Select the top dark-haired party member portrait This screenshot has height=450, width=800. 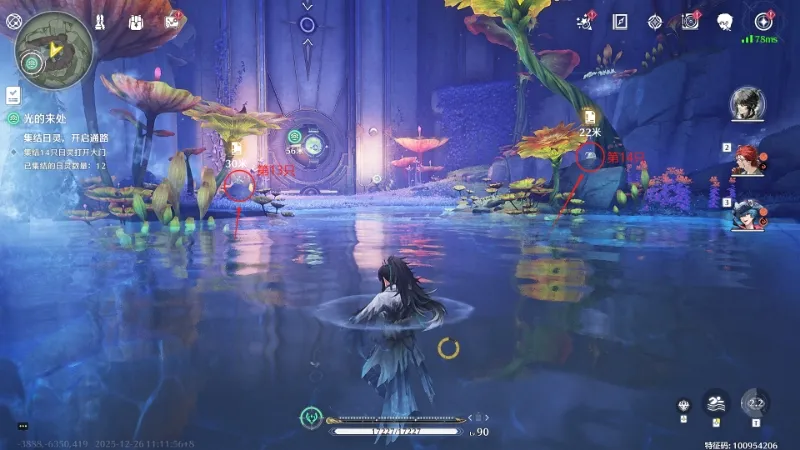pos(747,103)
